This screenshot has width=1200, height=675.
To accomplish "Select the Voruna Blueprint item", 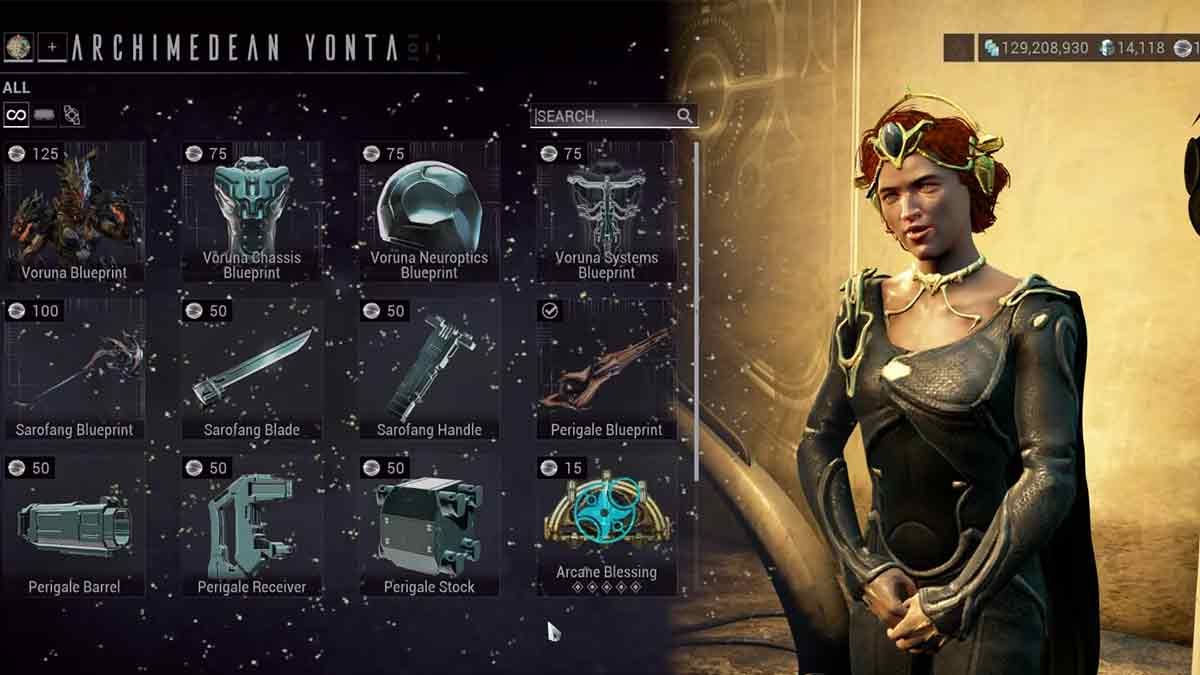I will pyautogui.click(x=74, y=212).
